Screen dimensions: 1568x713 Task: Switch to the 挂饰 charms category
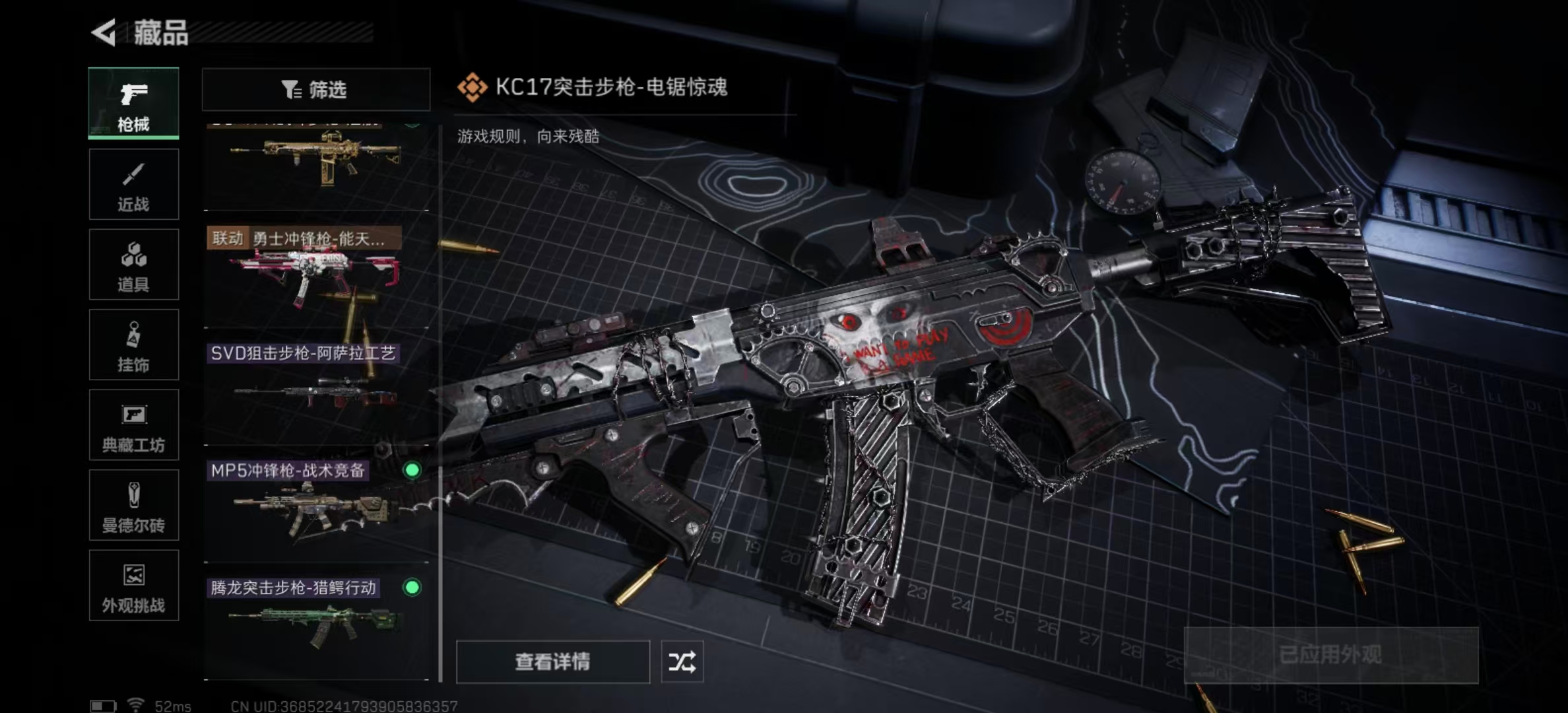pos(133,345)
